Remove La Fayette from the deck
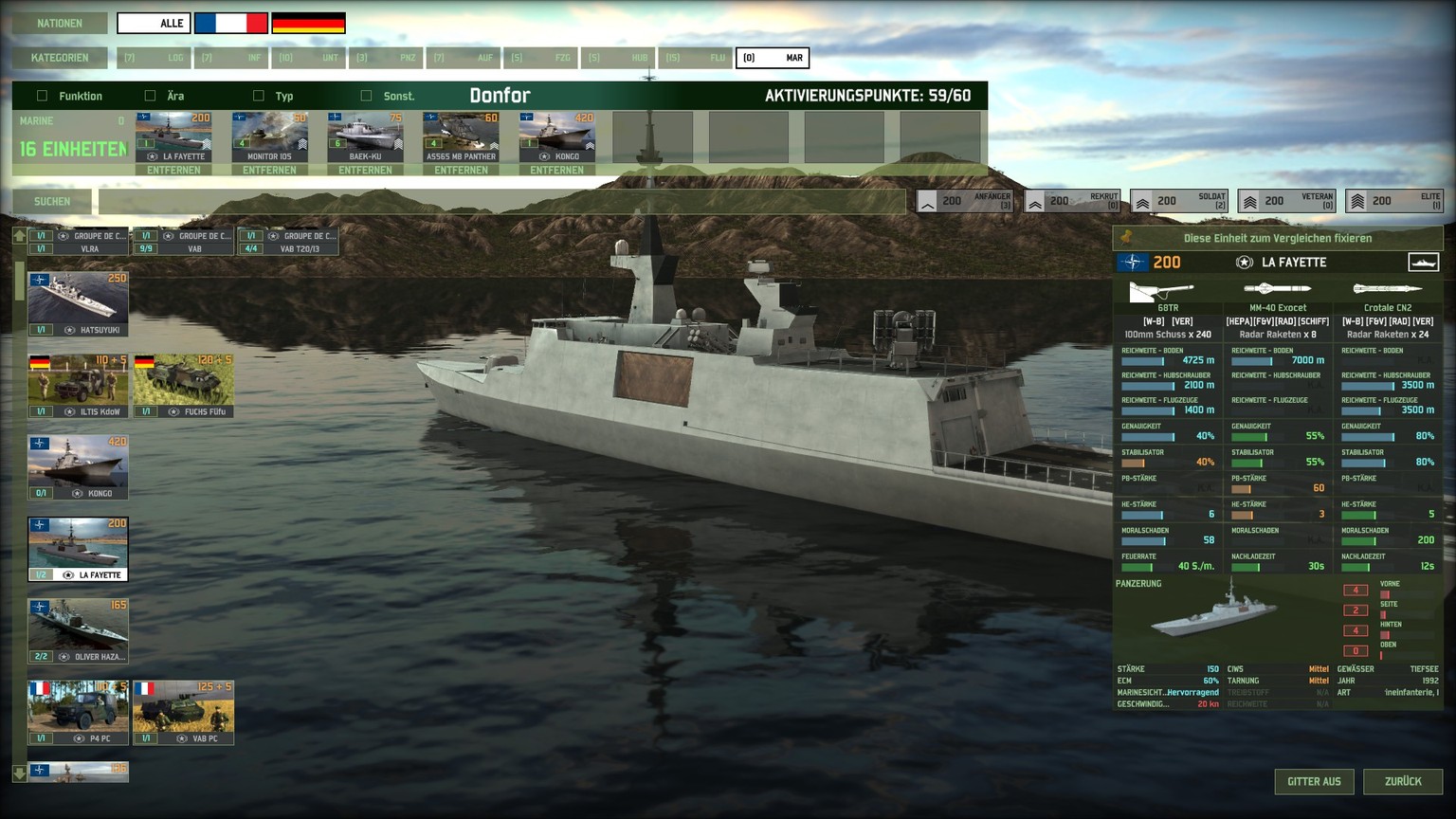 [x=173, y=171]
